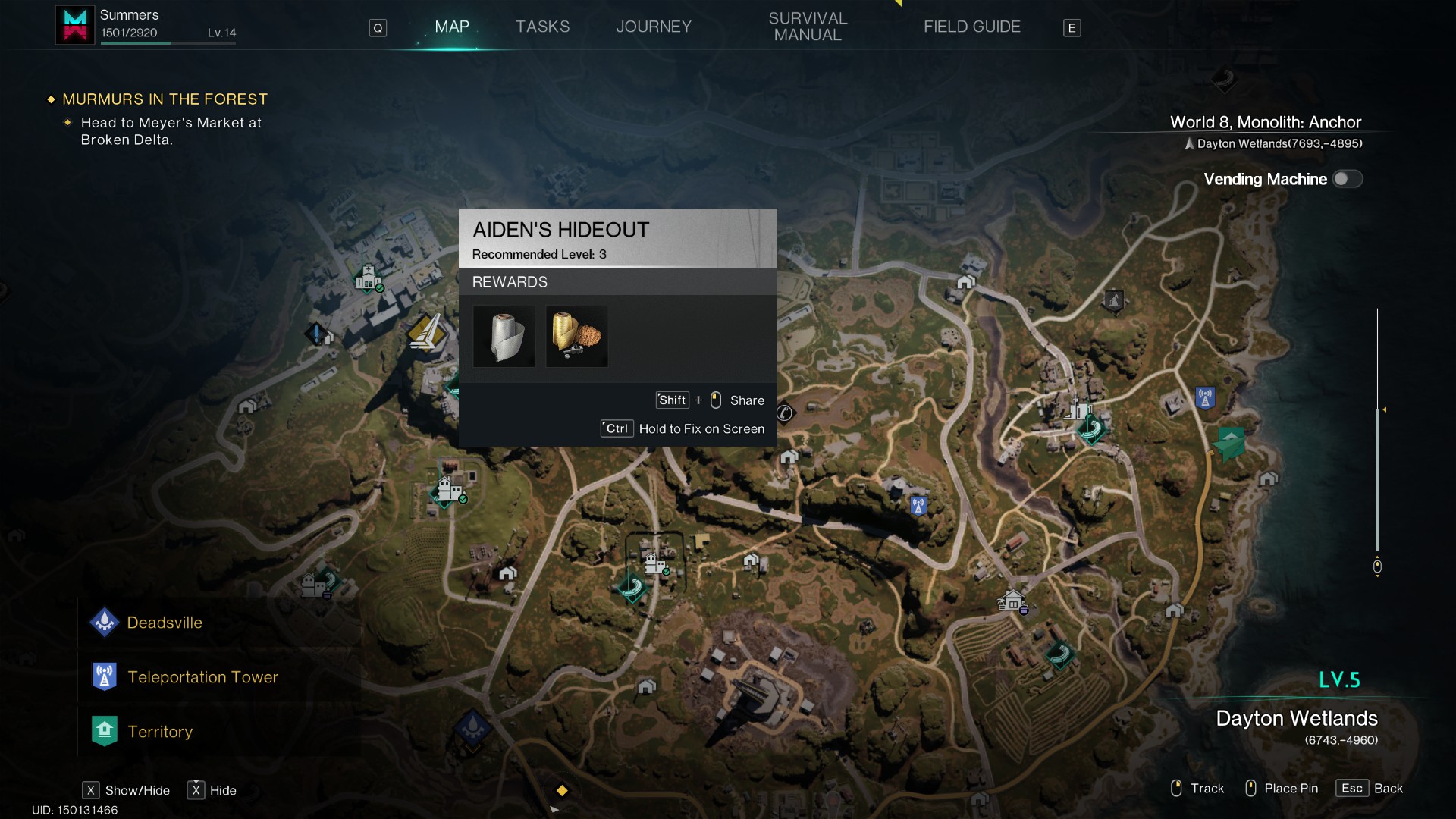Open the Journey tab
The image size is (1456, 819).
pos(654,27)
